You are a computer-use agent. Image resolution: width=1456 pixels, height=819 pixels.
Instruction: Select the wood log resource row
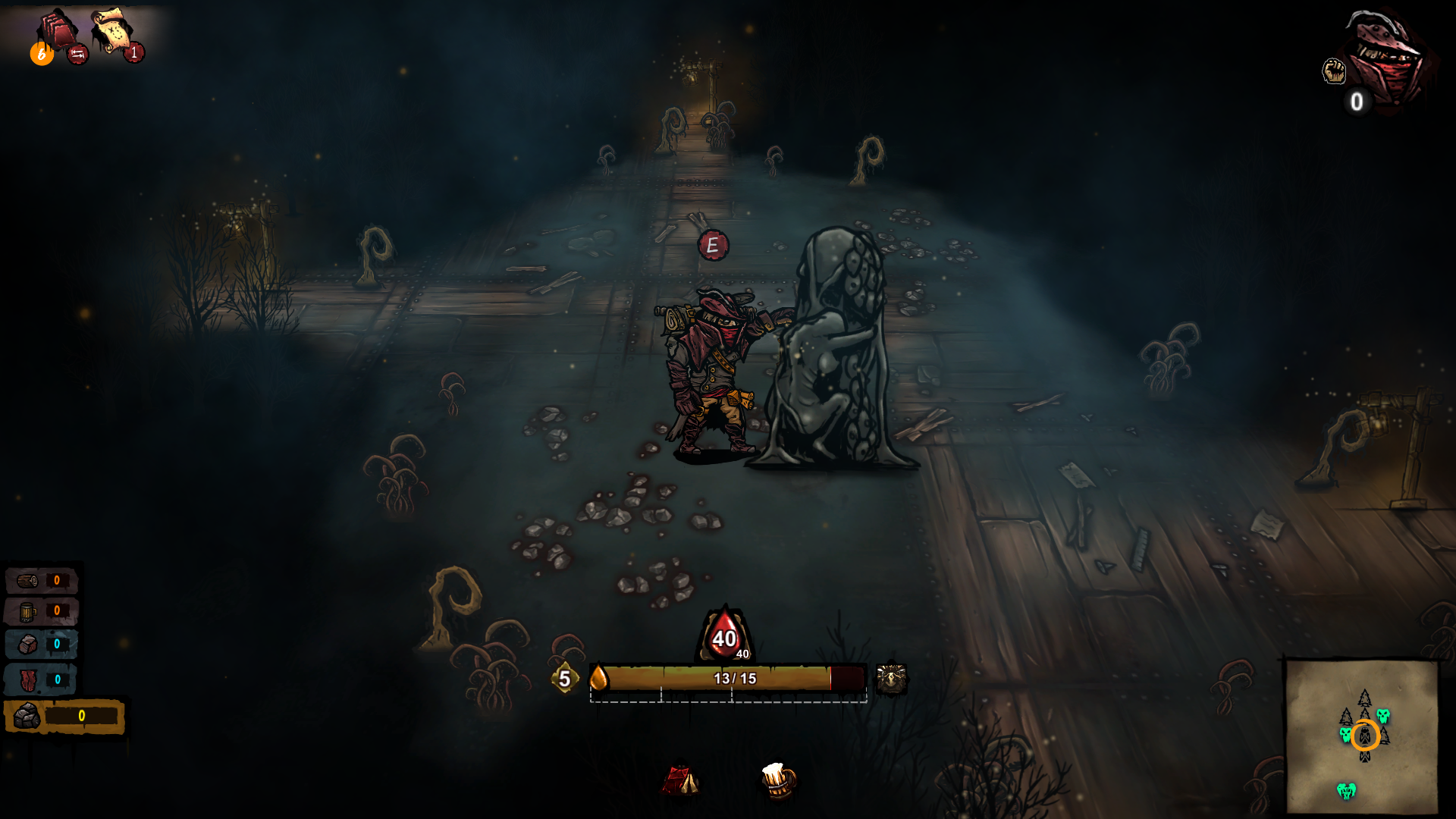[x=42, y=581]
